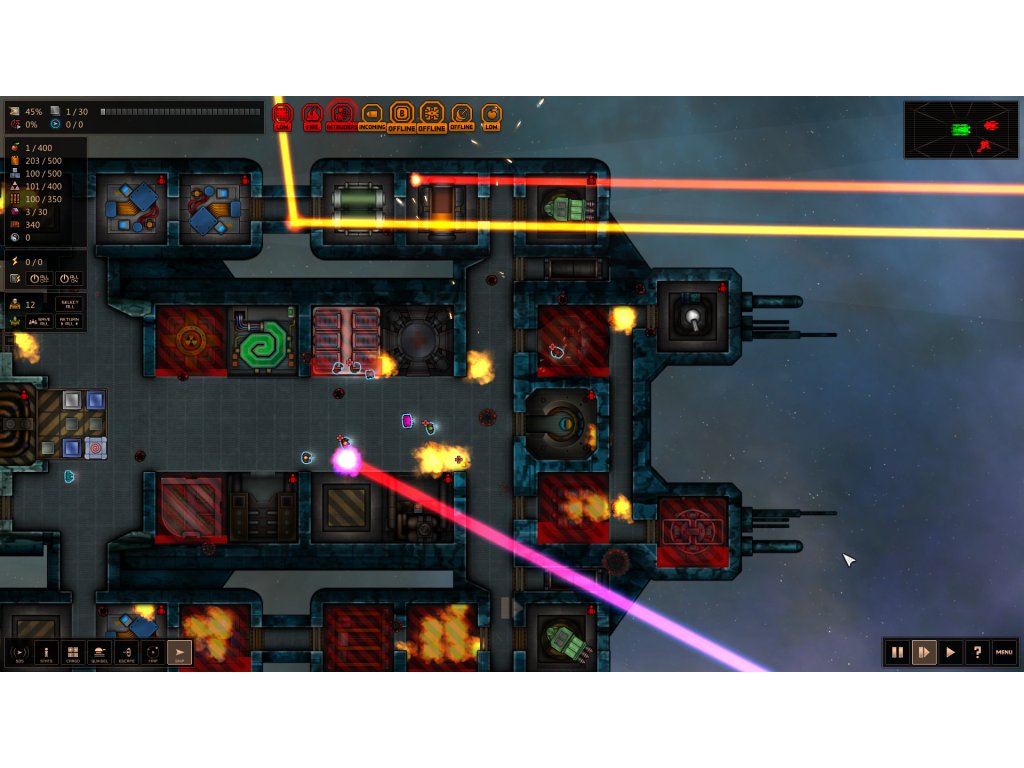This screenshot has height=768, width=1024.
Task: Switch to the Ship view
Action: point(179,653)
